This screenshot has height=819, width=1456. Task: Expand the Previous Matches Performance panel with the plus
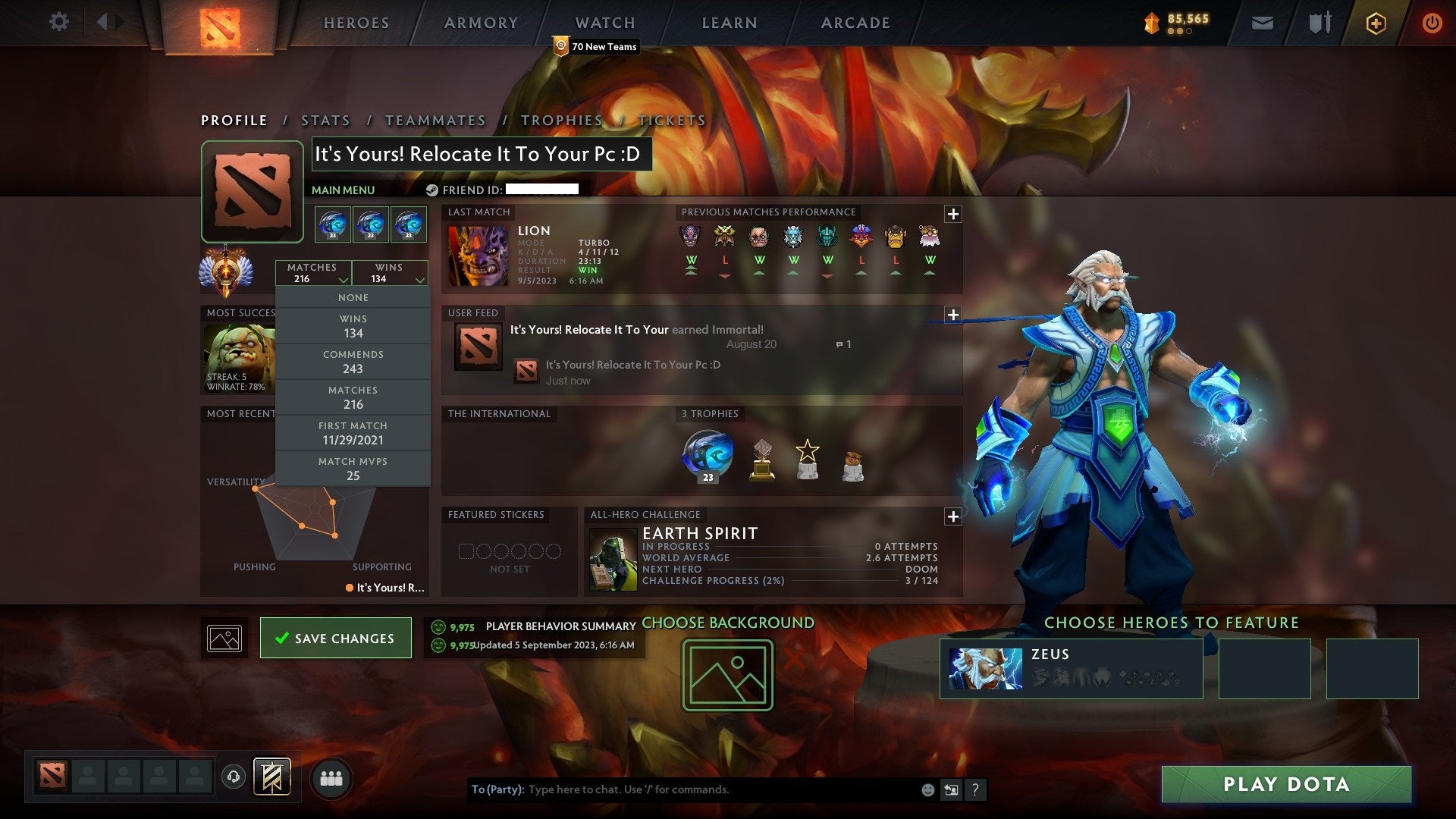click(x=953, y=214)
